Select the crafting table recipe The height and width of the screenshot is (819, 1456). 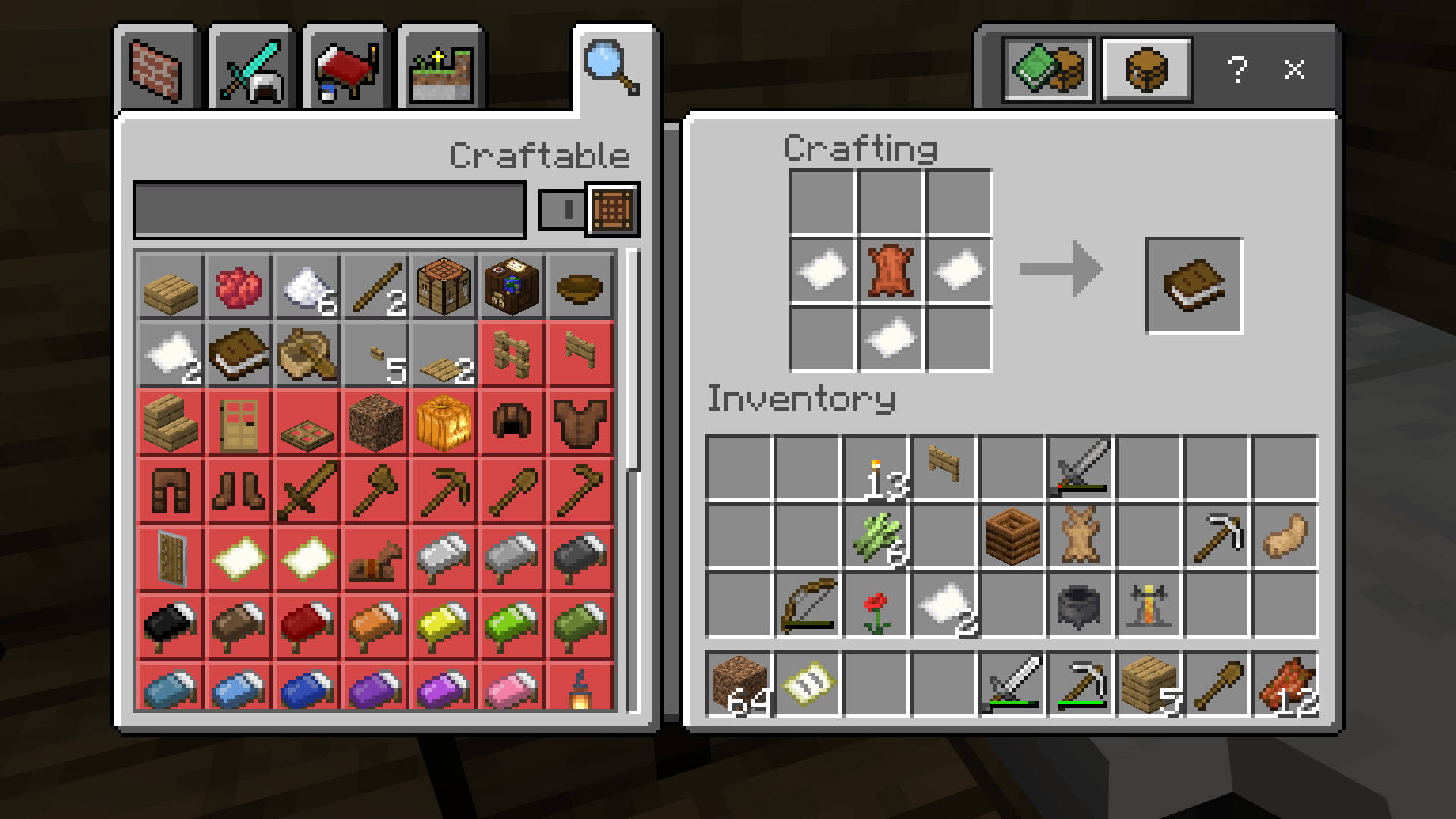click(x=444, y=287)
